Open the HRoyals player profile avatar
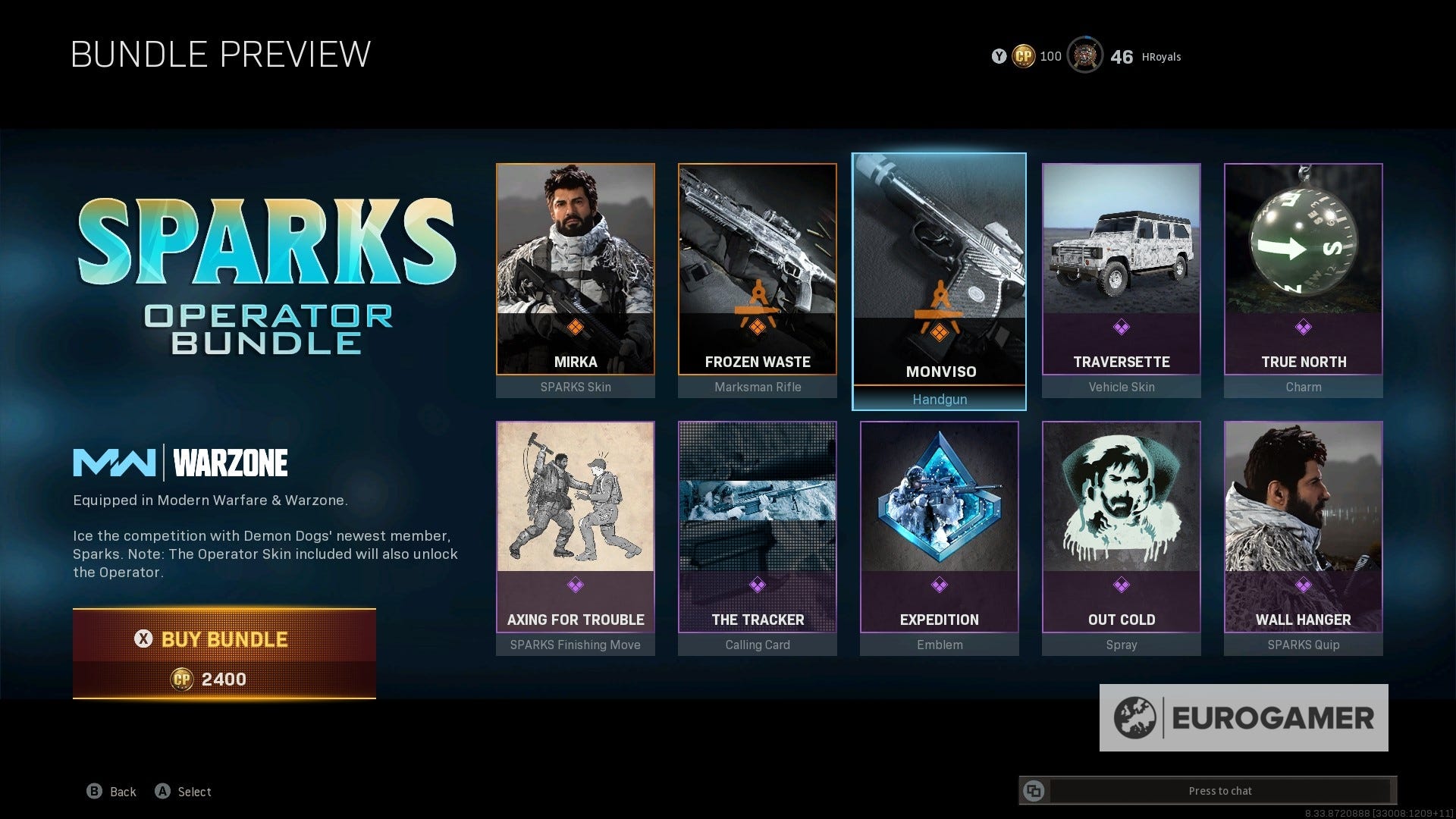This screenshot has height=819, width=1456. click(1084, 56)
